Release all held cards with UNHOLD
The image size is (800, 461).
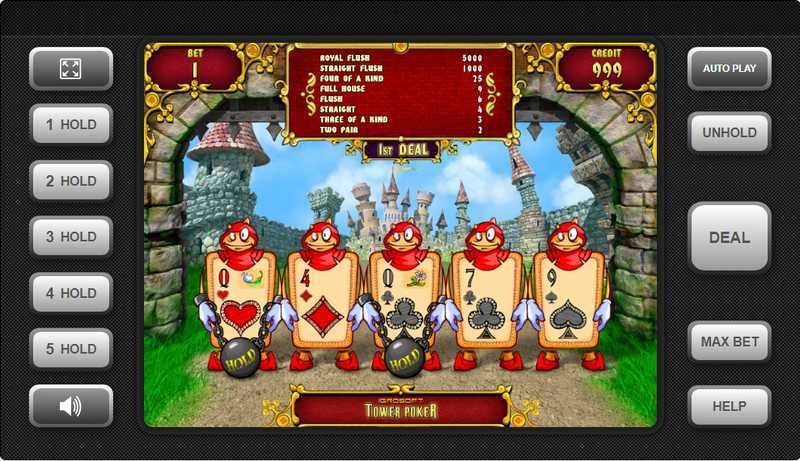pos(729,133)
